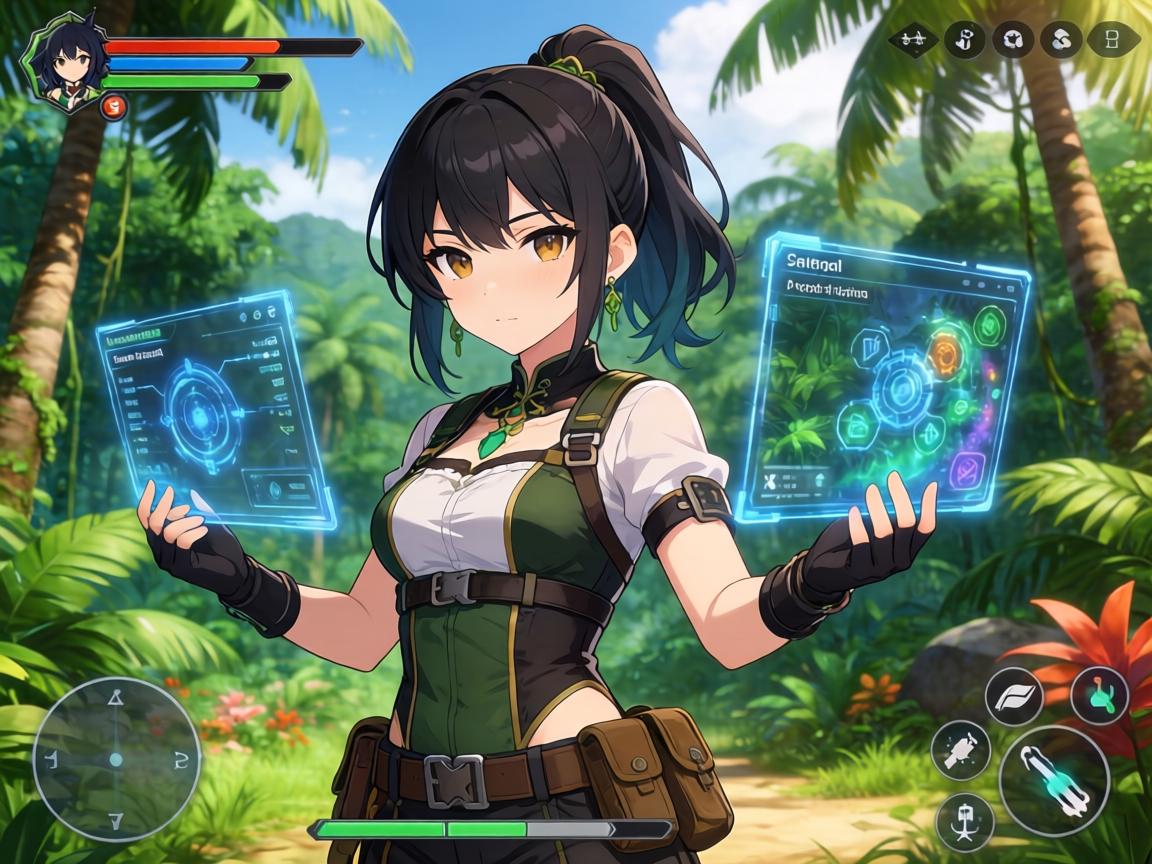Tap the swirling S-shaped top icon

coord(1061,41)
